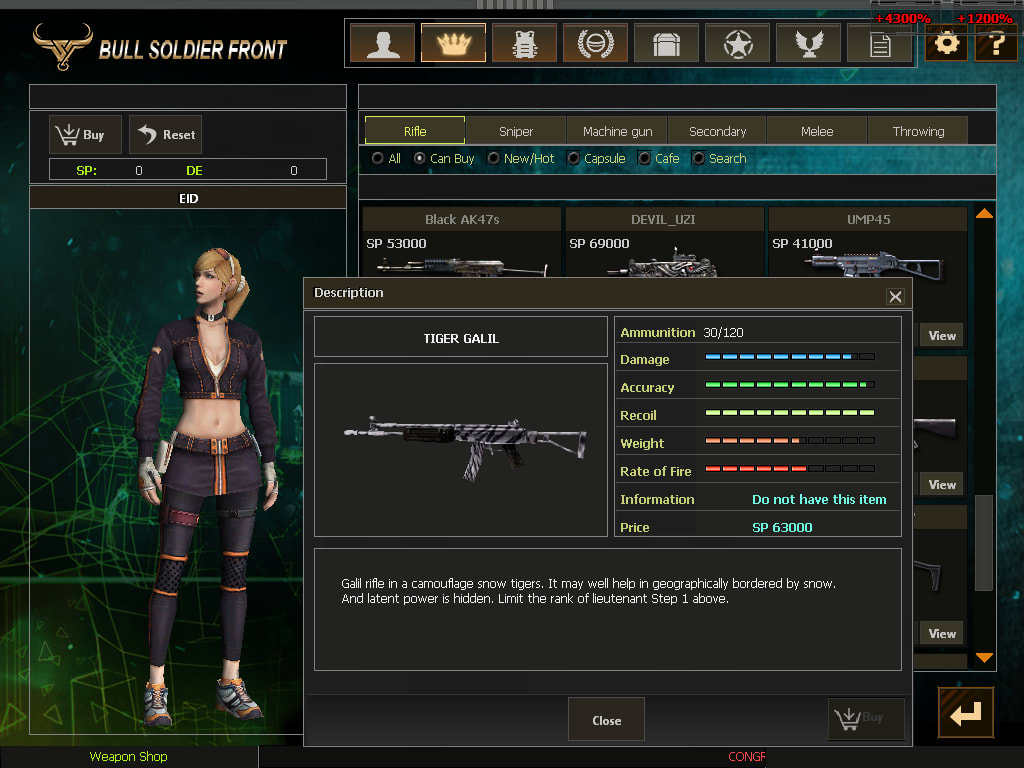Viewport: 1024px width, 768px height.
Task: Open the question mark help icon
Action: click(x=996, y=44)
